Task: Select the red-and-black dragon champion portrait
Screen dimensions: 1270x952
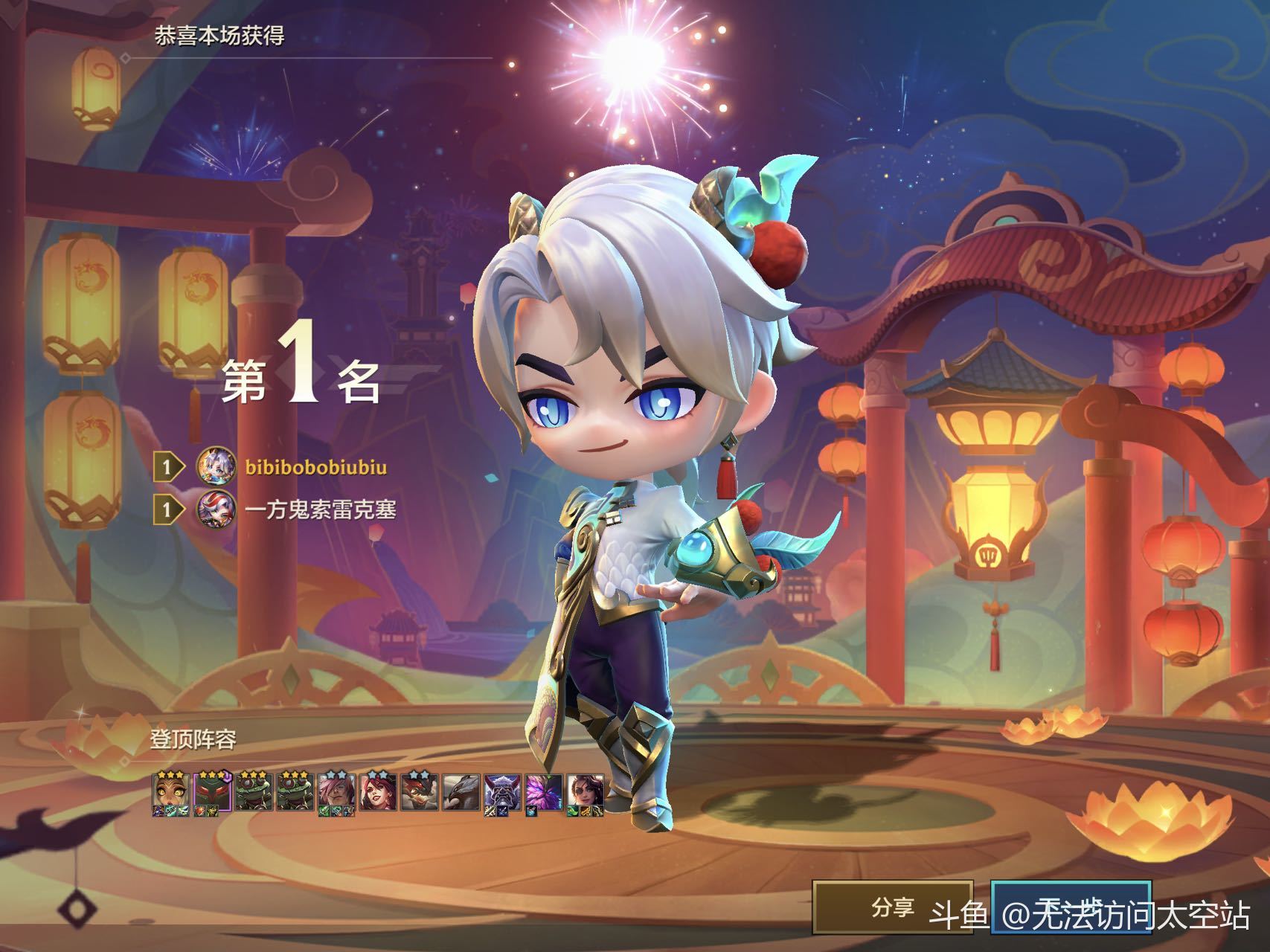Action: coord(419,792)
